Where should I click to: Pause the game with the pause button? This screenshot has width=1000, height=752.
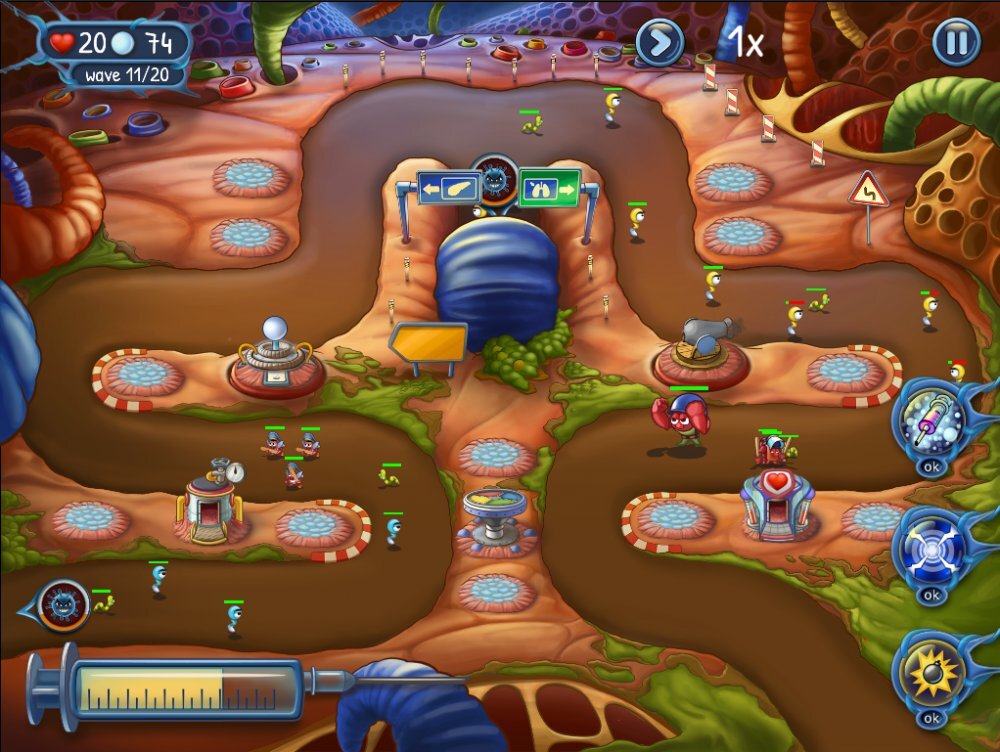pyautogui.click(x=956, y=42)
